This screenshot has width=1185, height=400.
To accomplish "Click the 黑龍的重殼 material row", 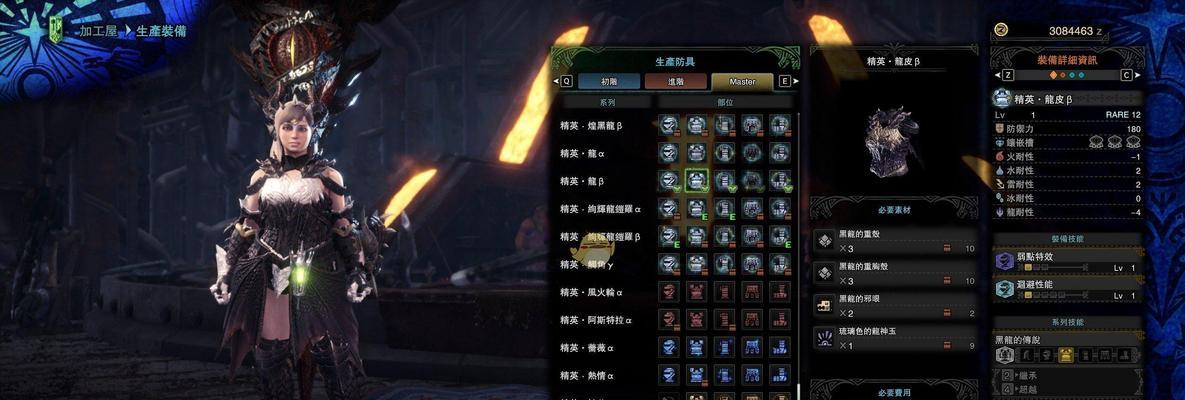I will click(x=894, y=241).
